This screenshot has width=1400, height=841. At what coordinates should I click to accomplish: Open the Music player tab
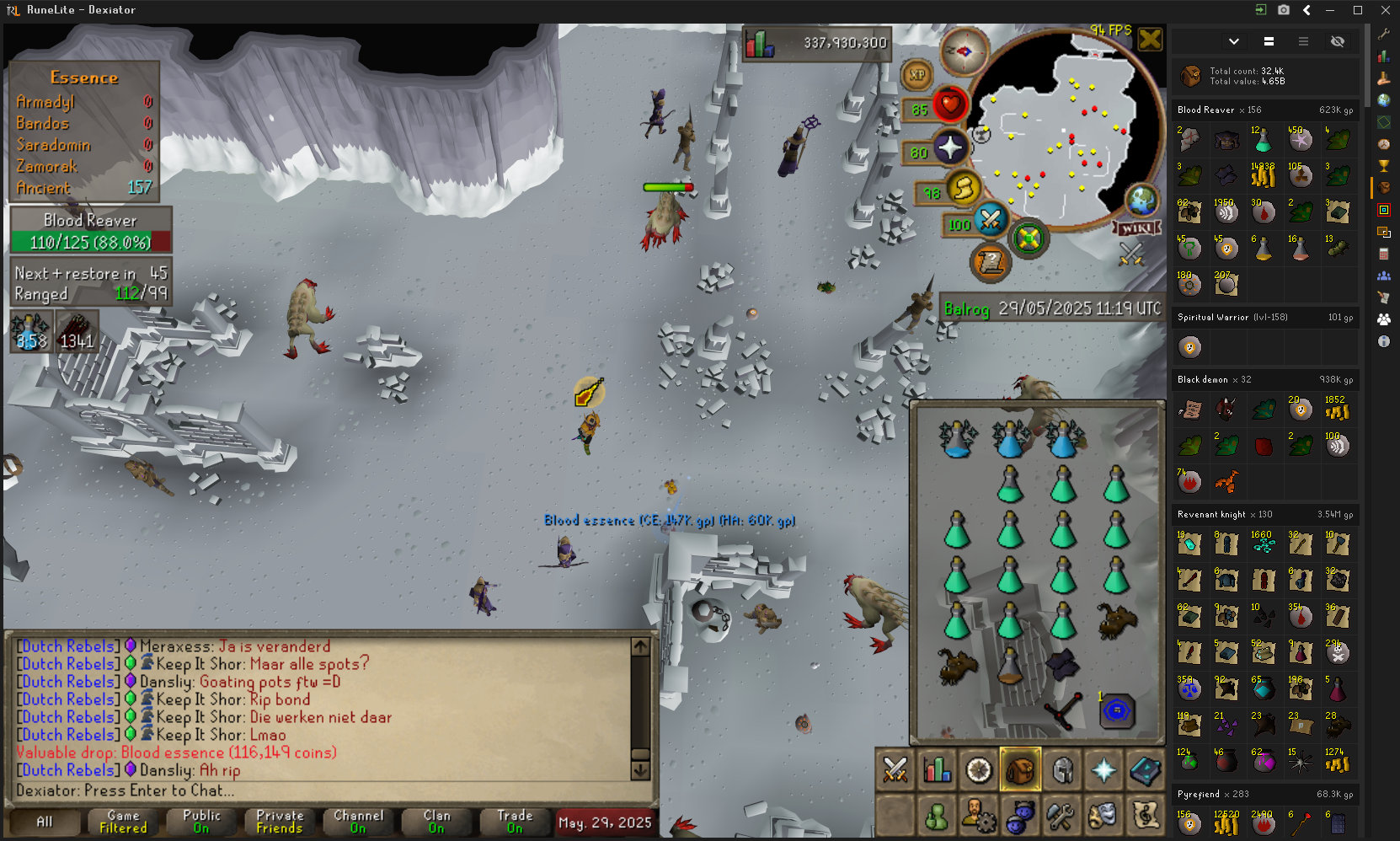(x=1146, y=816)
